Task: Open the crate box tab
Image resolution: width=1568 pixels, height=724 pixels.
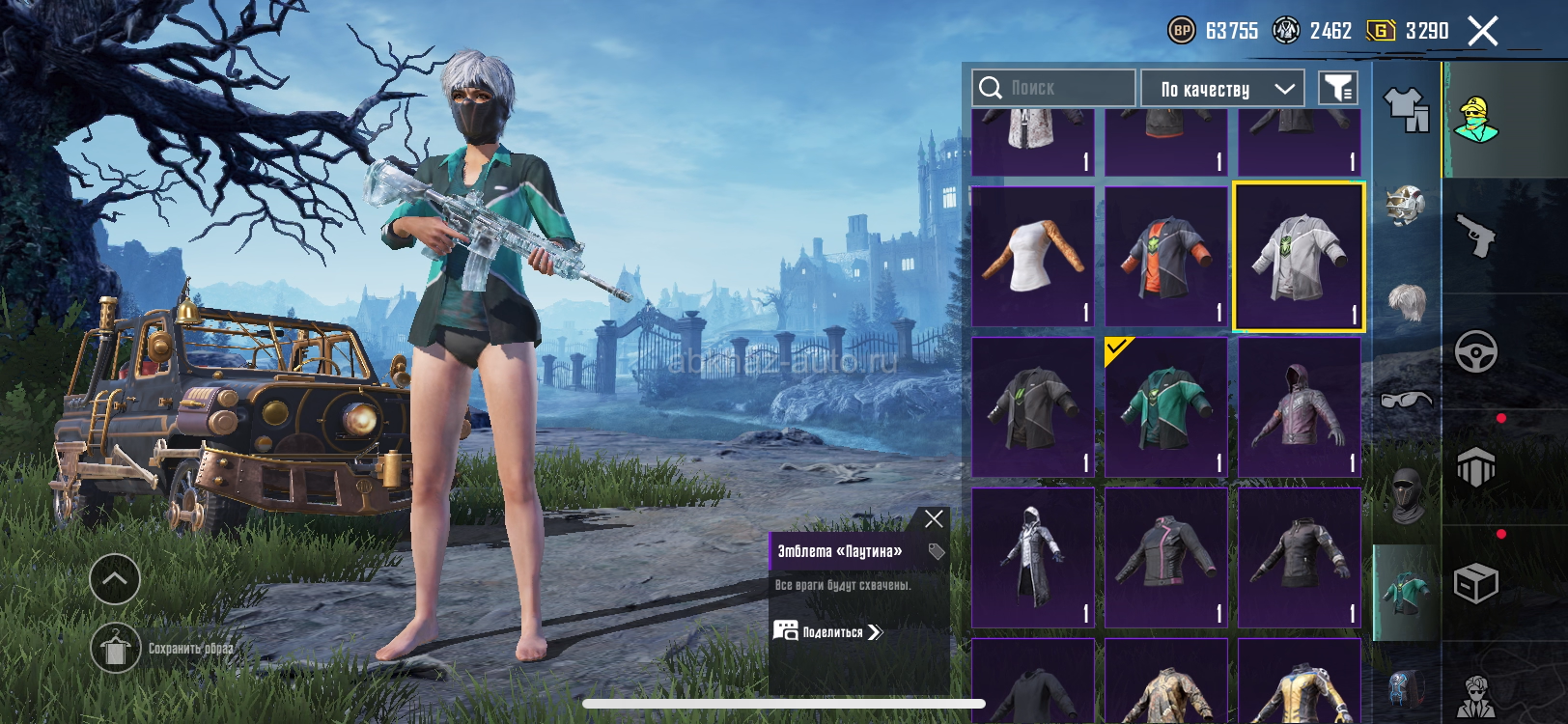Action: click(1475, 583)
